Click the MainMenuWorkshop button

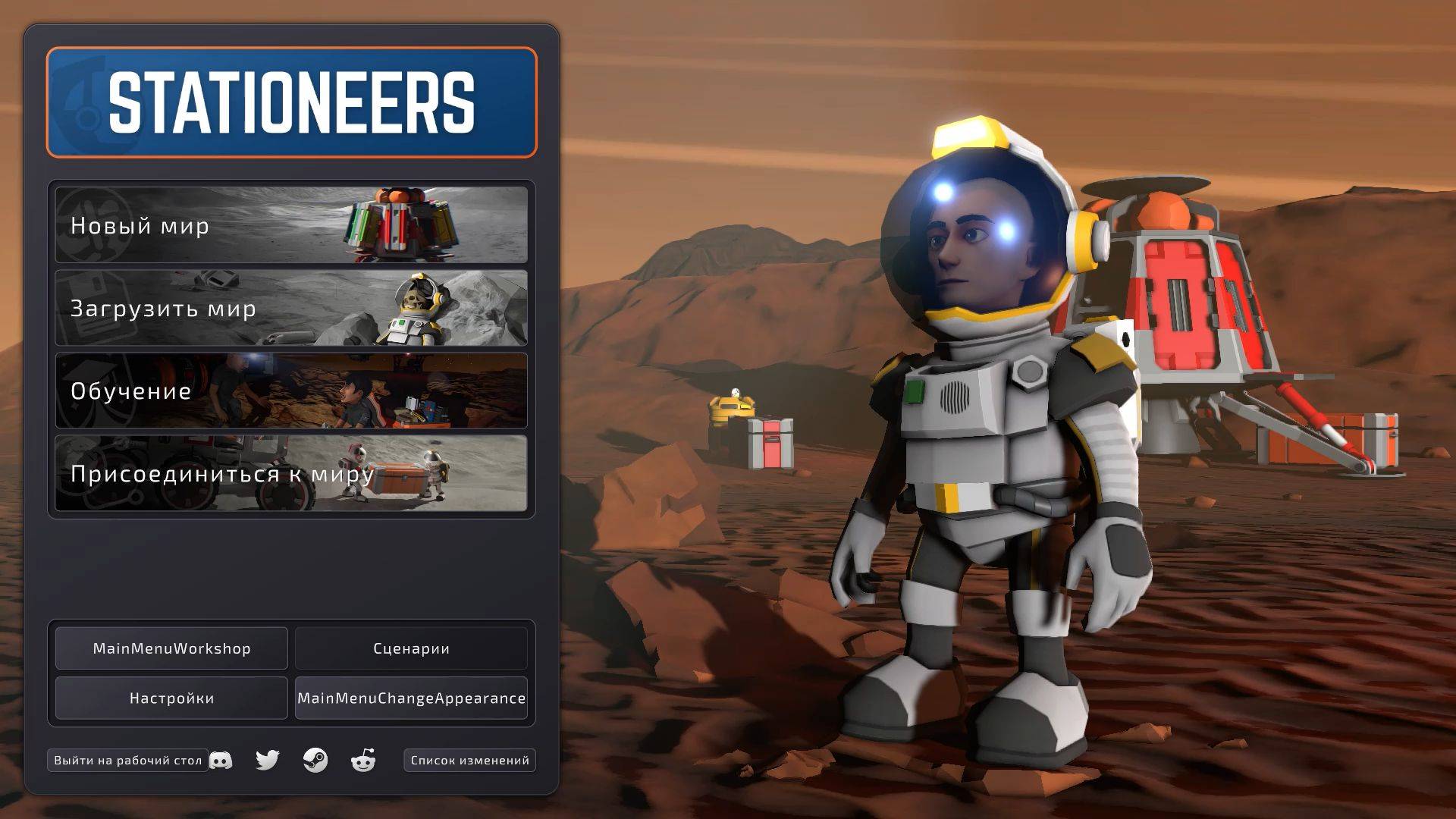171,648
